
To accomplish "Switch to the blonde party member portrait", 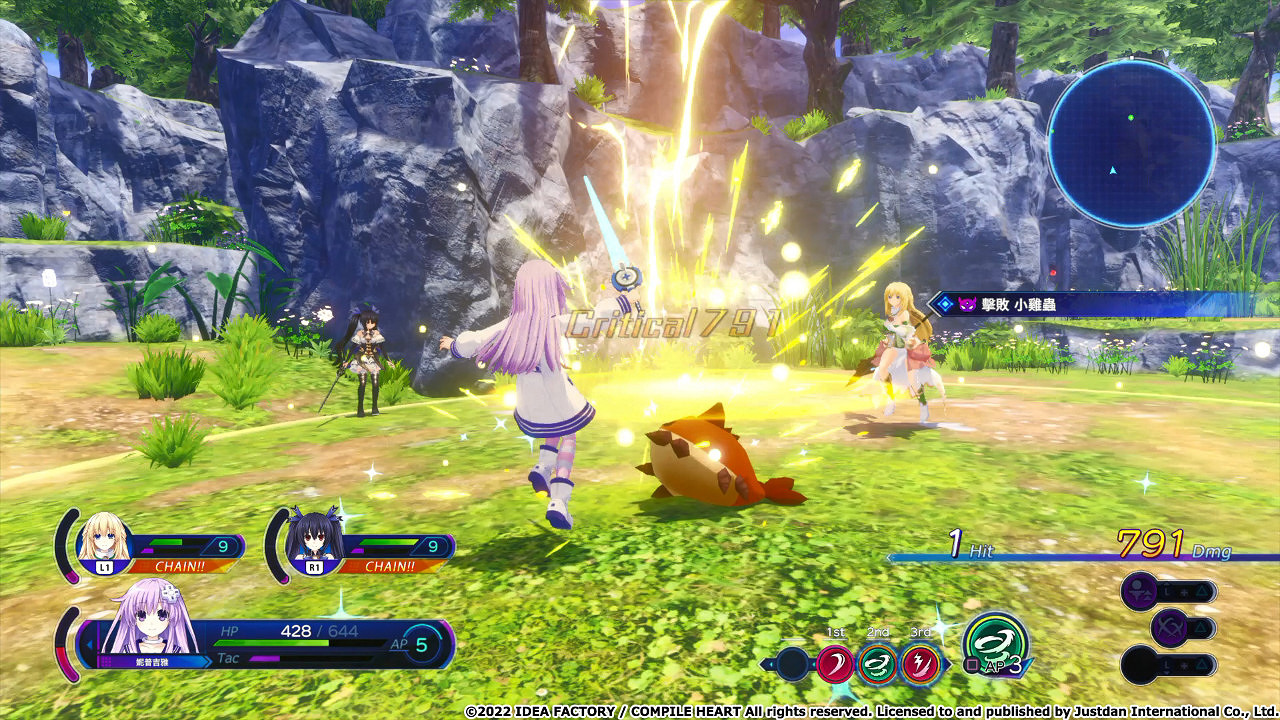I will (x=104, y=541).
